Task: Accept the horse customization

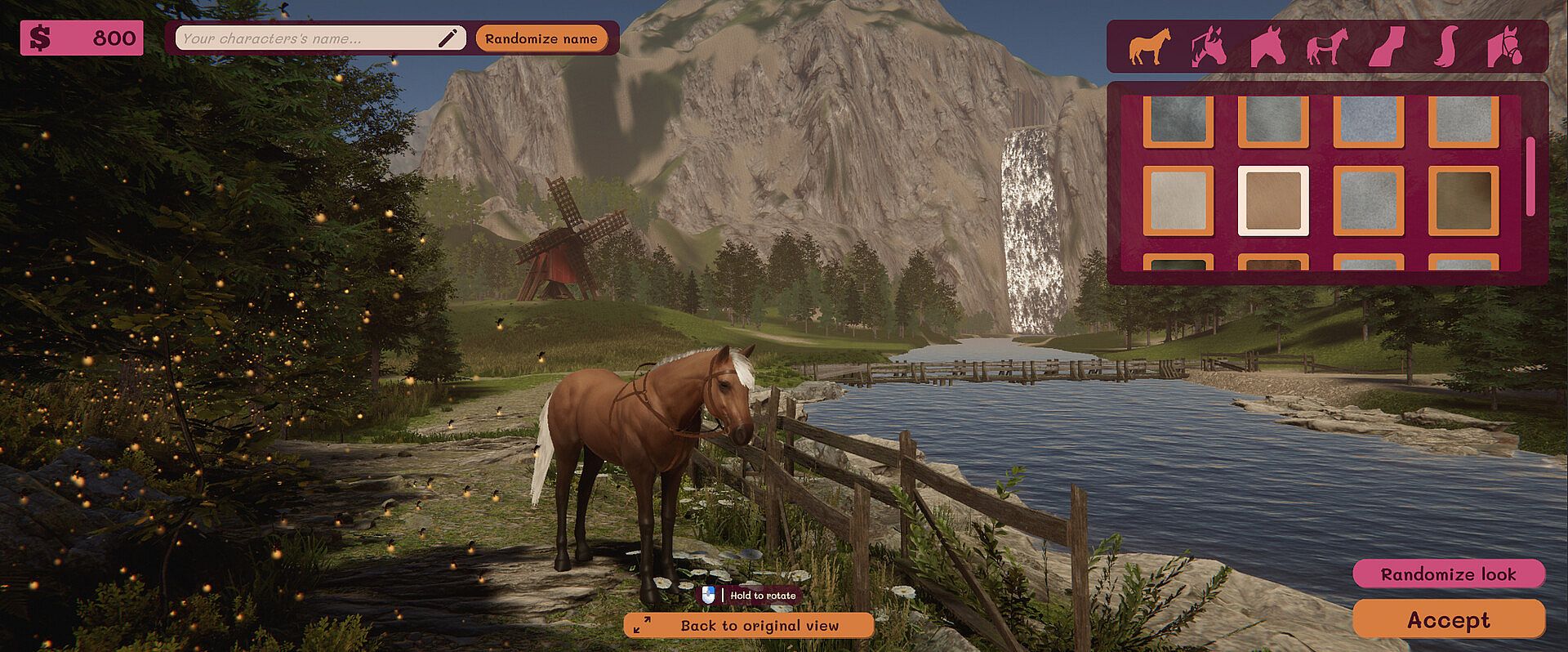Action: tap(1448, 620)
